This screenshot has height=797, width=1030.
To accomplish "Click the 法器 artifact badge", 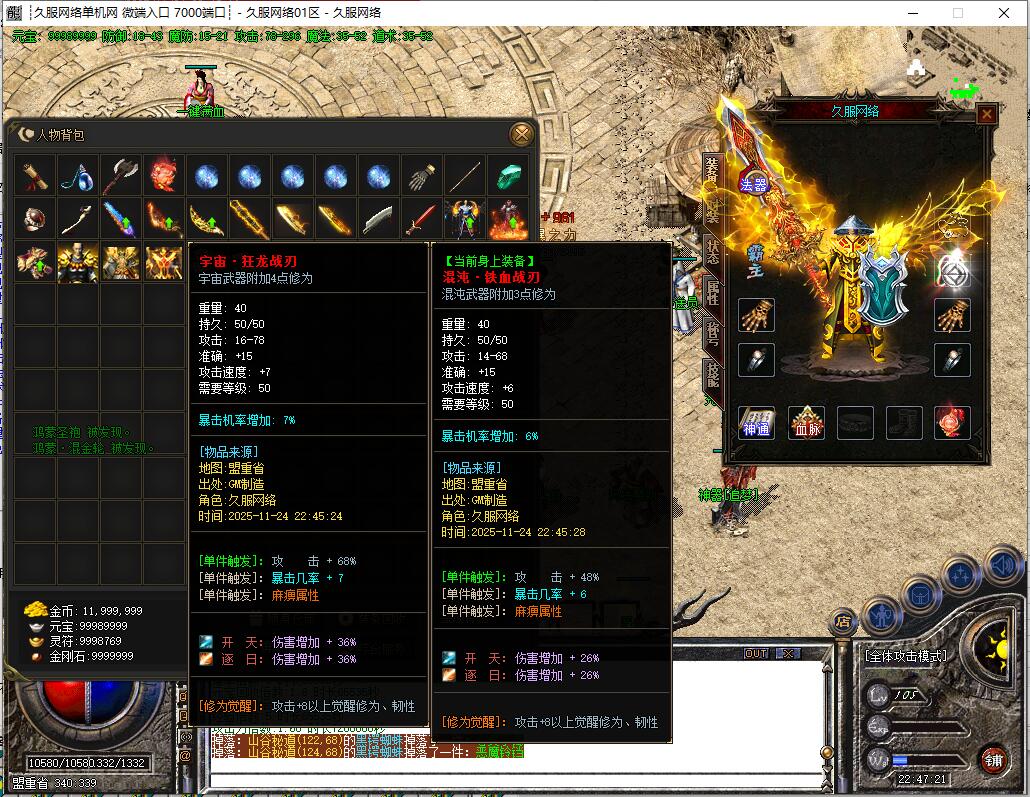I will tap(754, 183).
